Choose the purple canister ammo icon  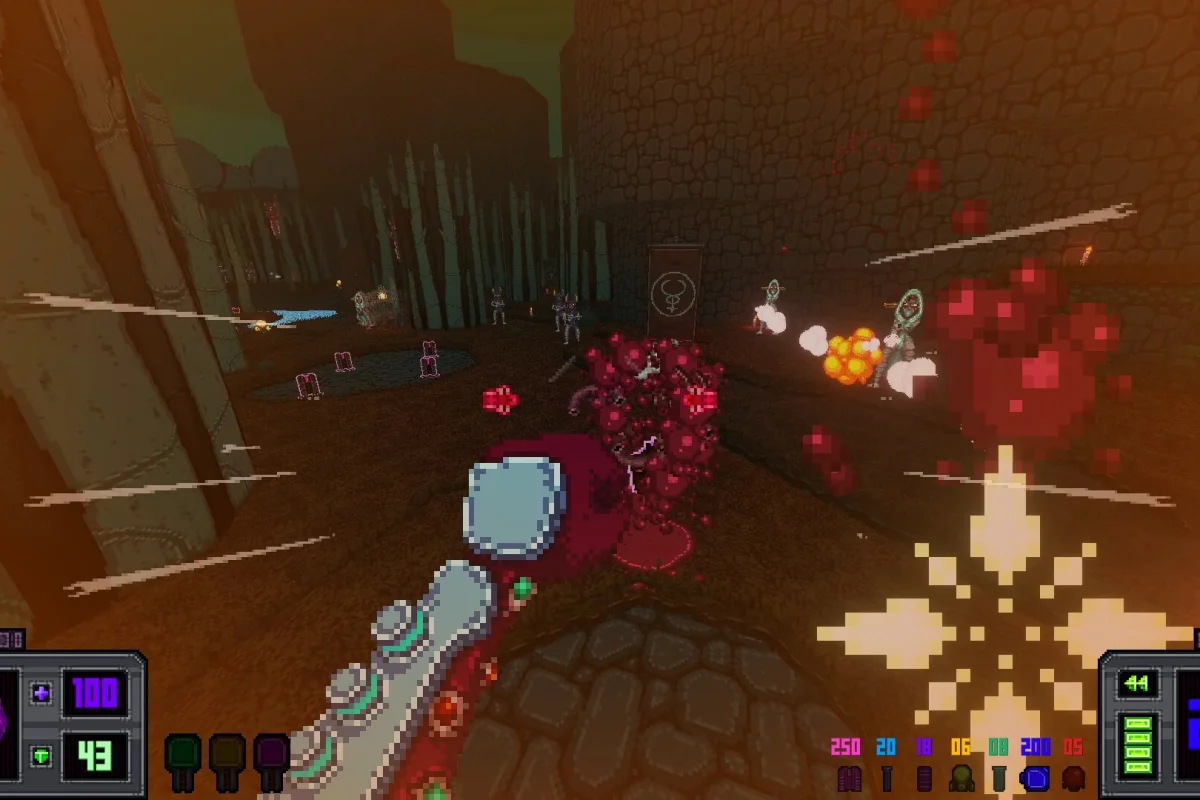tap(924, 779)
